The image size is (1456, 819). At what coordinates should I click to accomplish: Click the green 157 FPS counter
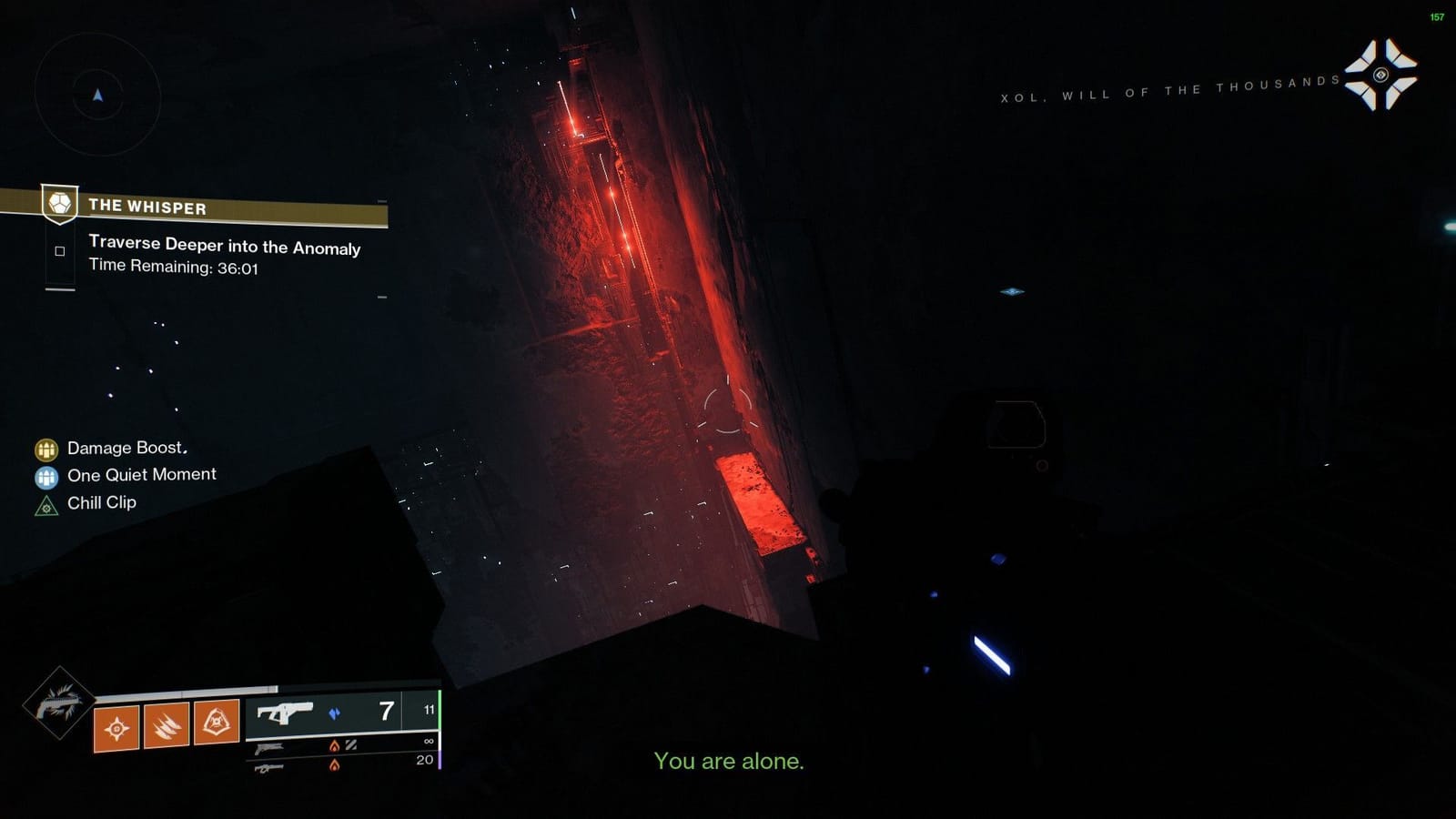1437,15
